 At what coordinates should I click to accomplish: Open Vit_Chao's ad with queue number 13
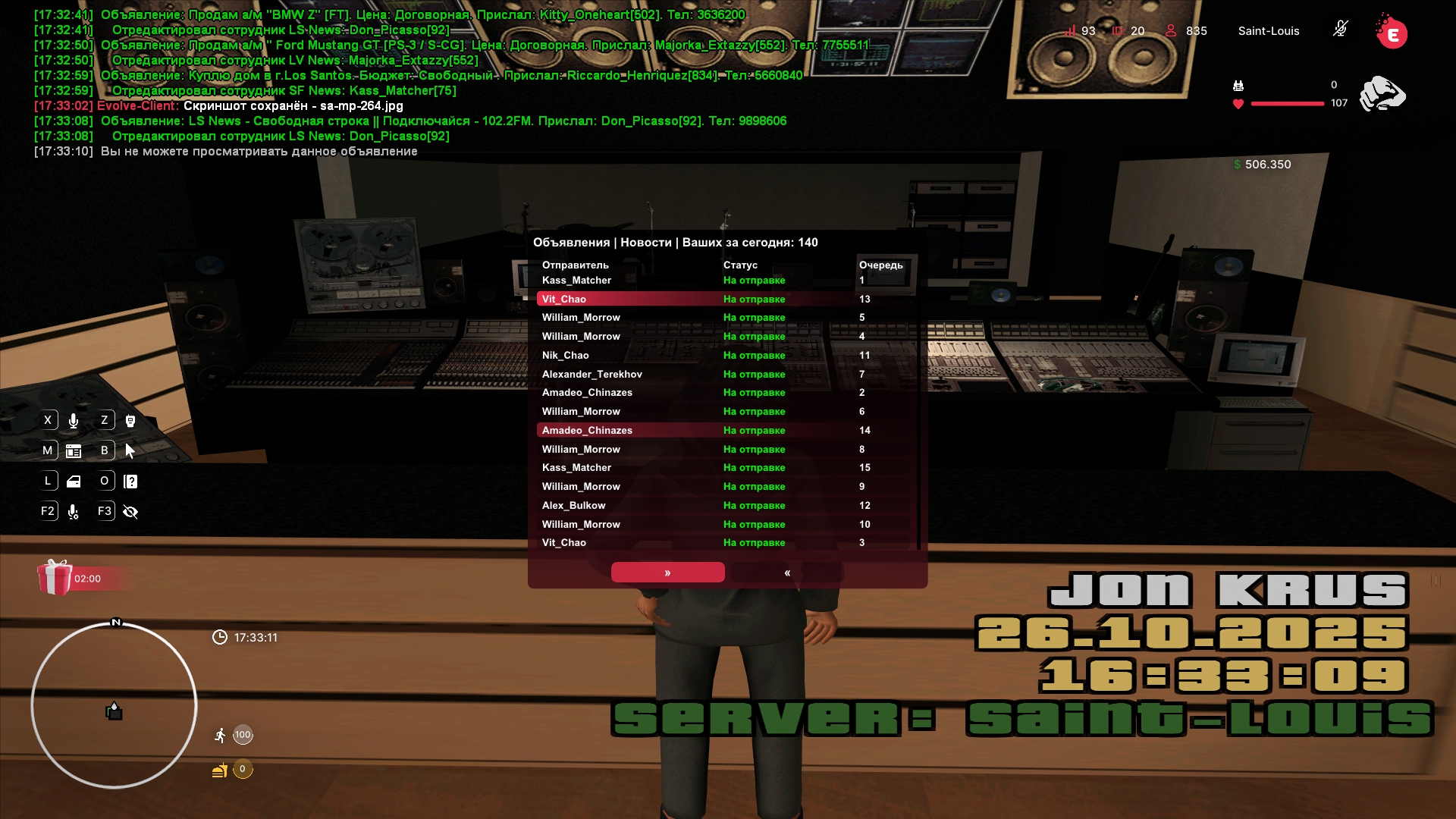click(x=726, y=300)
